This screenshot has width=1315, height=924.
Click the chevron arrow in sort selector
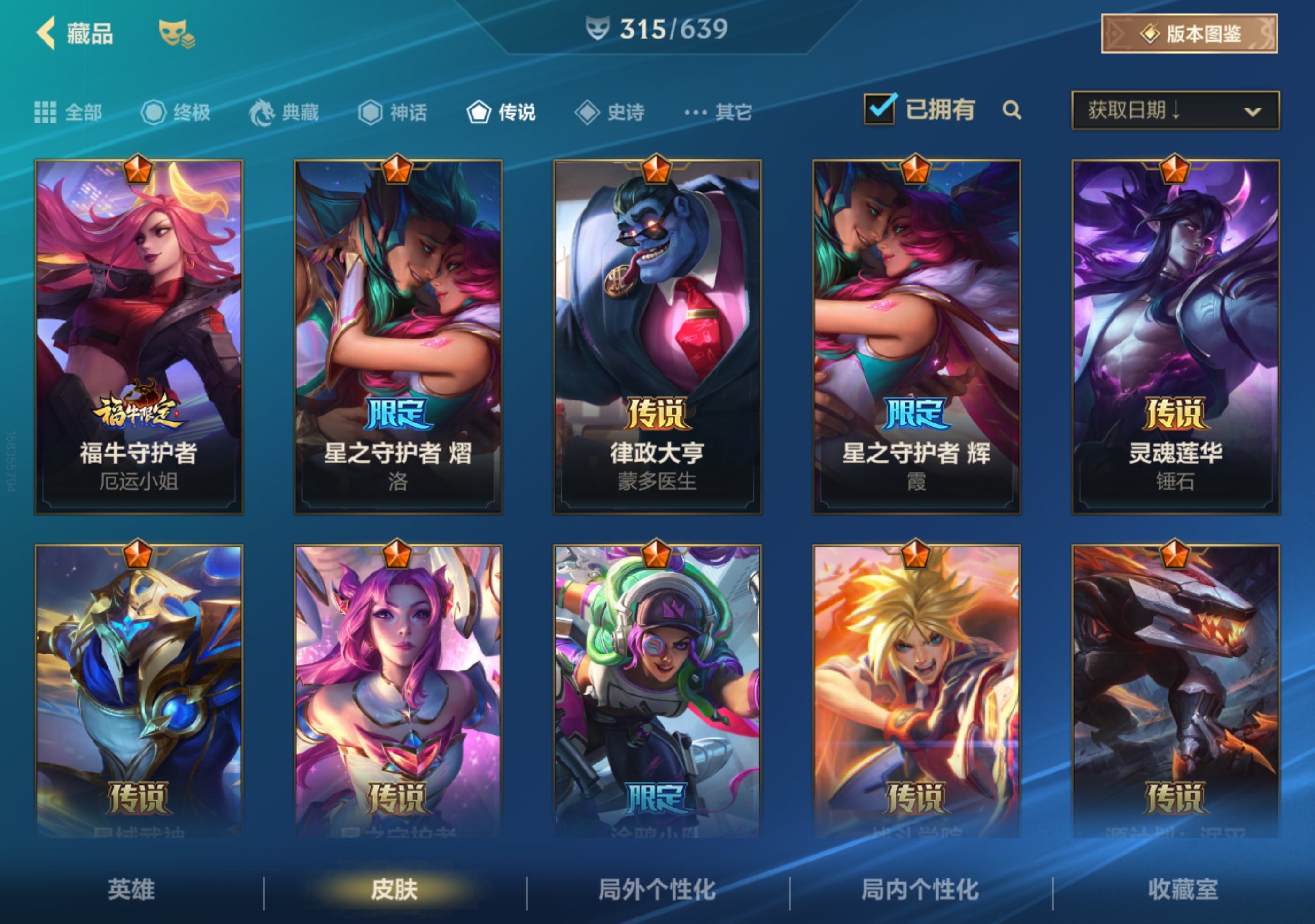[x=1255, y=113]
